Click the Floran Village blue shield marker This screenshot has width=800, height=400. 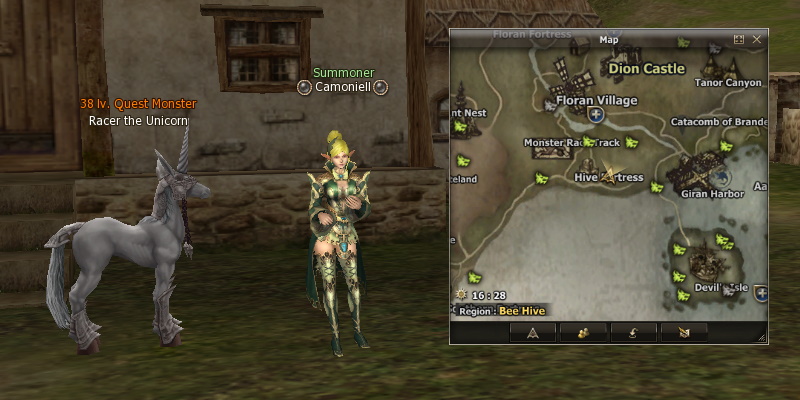coord(597,115)
